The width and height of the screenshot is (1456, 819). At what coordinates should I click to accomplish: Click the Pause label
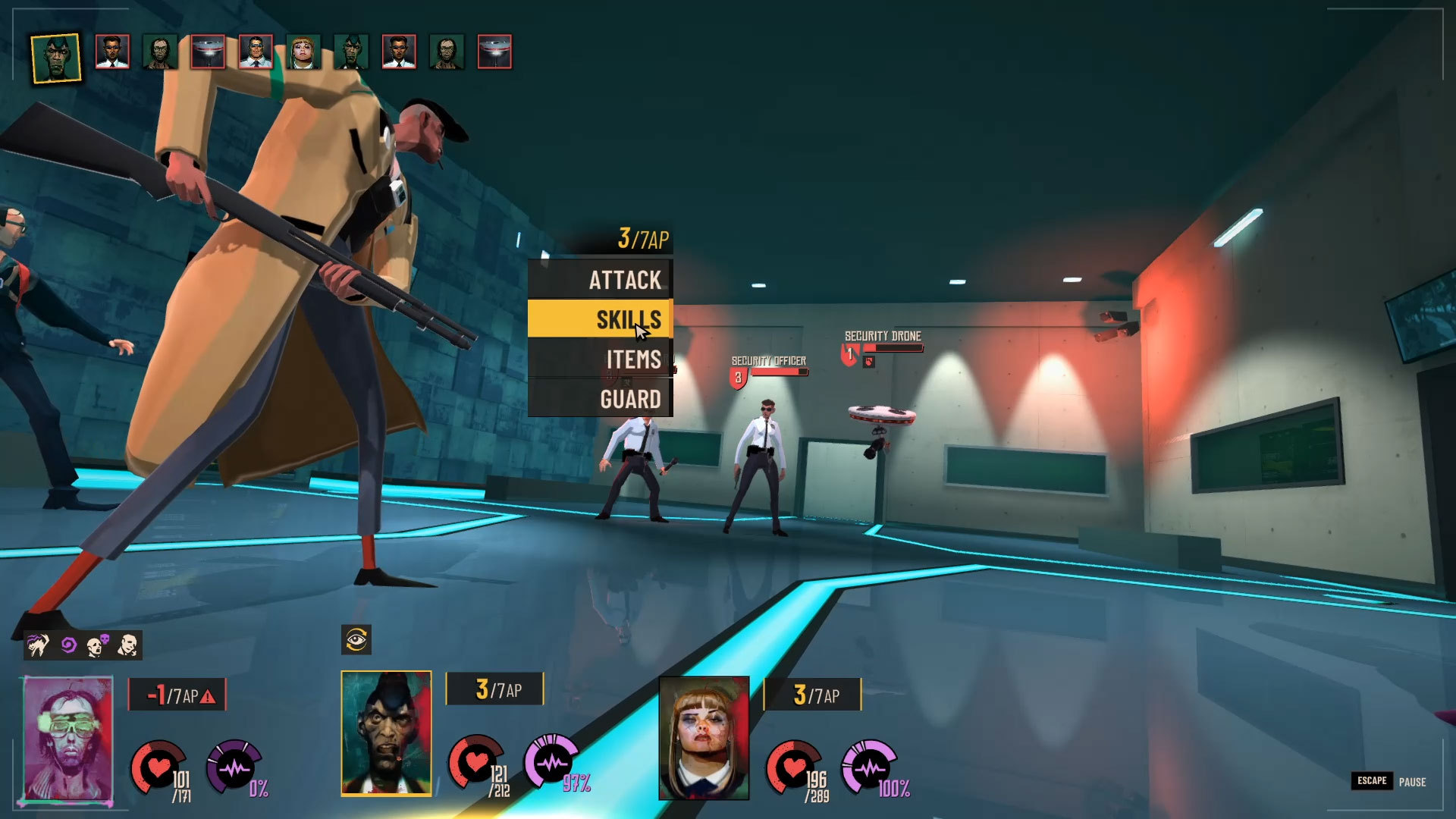click(1412, 782)
